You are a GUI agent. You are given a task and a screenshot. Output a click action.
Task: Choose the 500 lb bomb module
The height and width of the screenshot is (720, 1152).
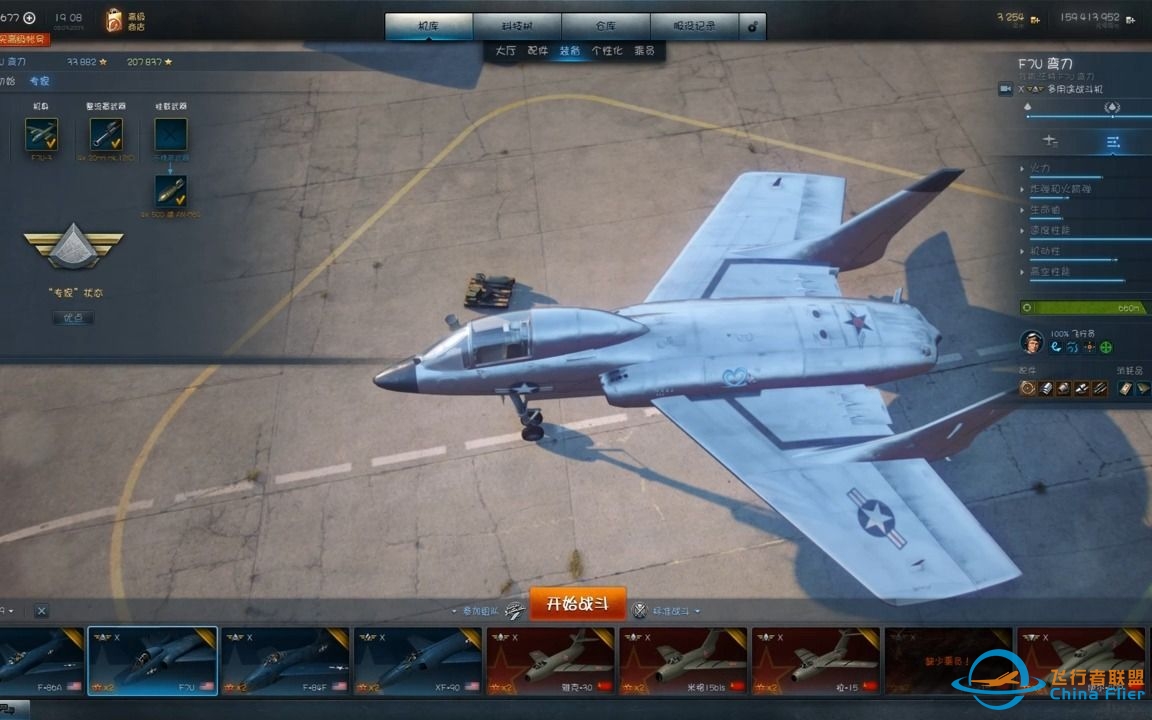170,190
